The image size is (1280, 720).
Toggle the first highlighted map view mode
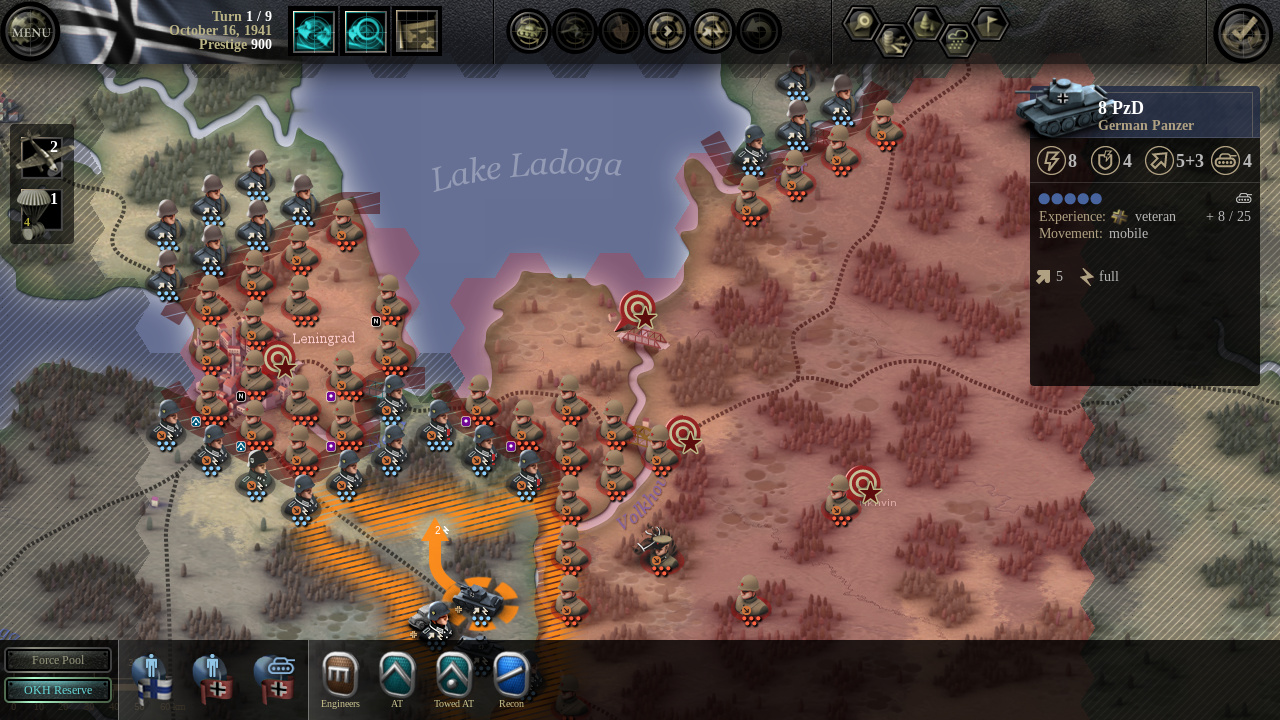(x=313, y=31)
